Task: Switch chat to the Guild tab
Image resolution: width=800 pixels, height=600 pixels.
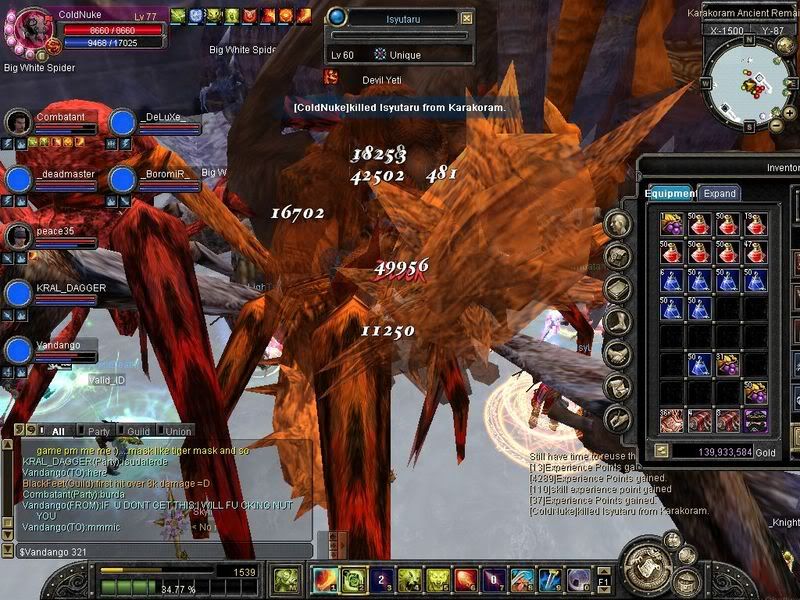Action: 138,431
